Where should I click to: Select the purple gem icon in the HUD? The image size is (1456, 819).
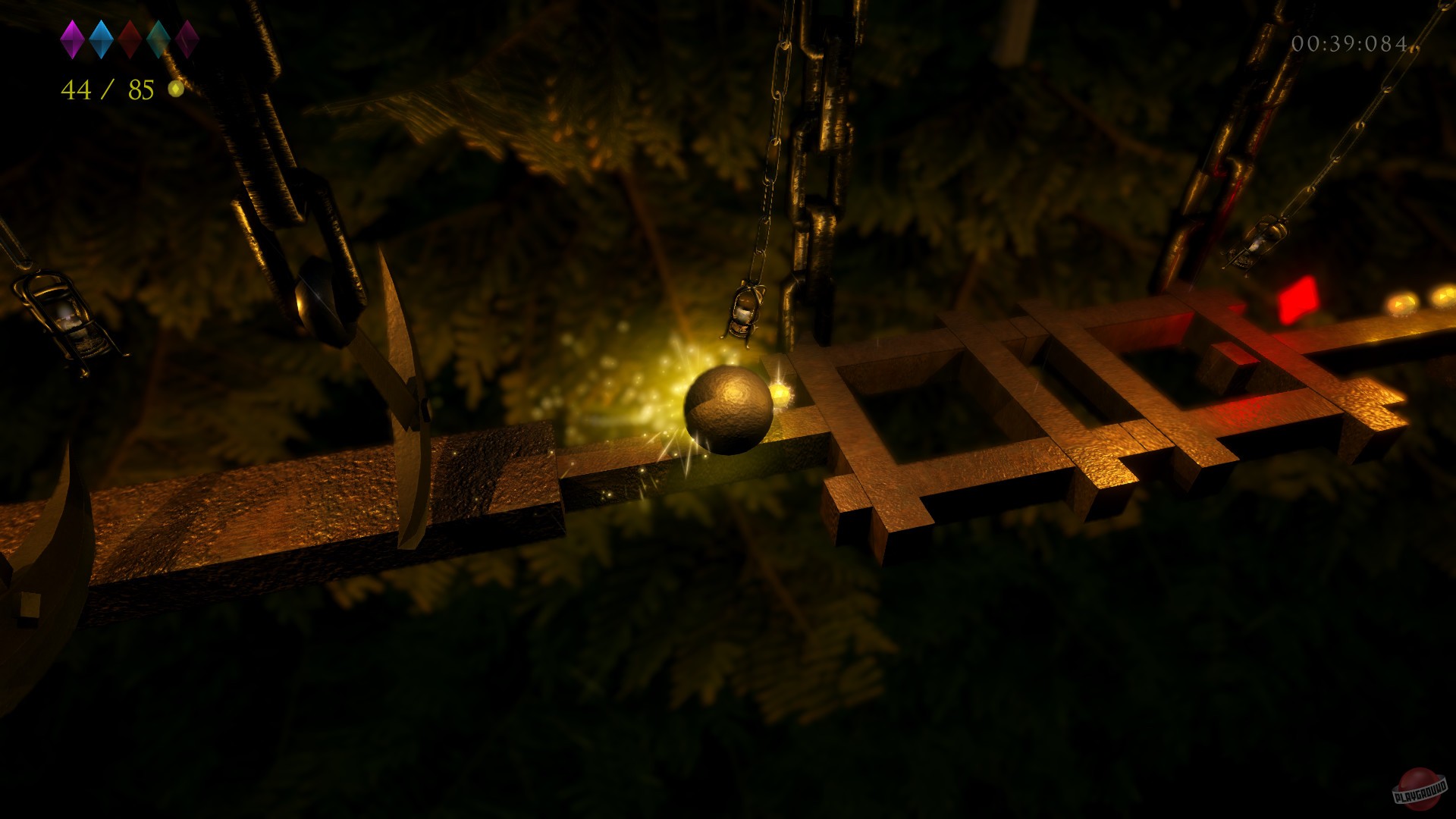73,39
